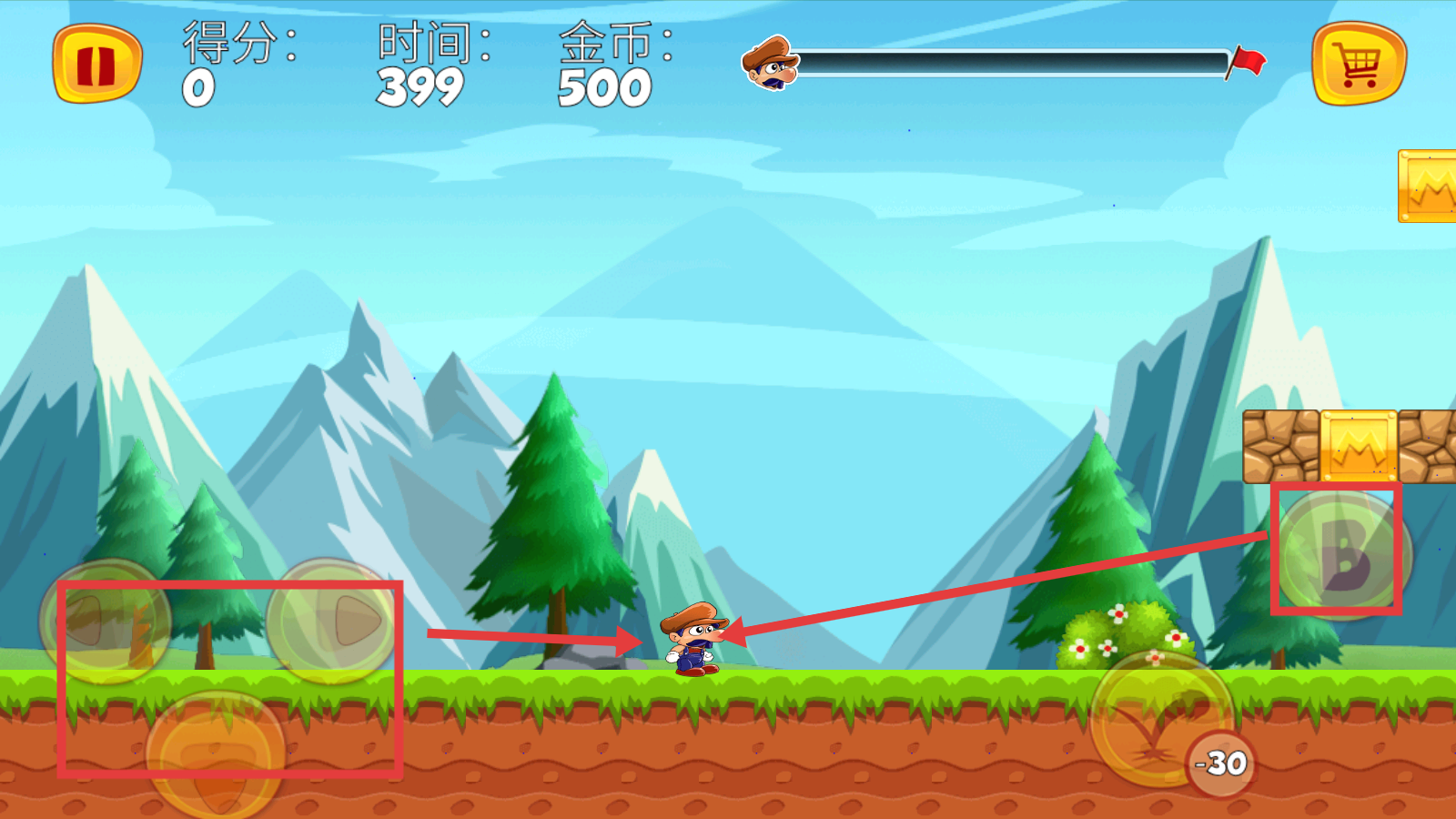Pause the game with the red pause button
This screenshot has width=1456, height=819.
point(96,65)
